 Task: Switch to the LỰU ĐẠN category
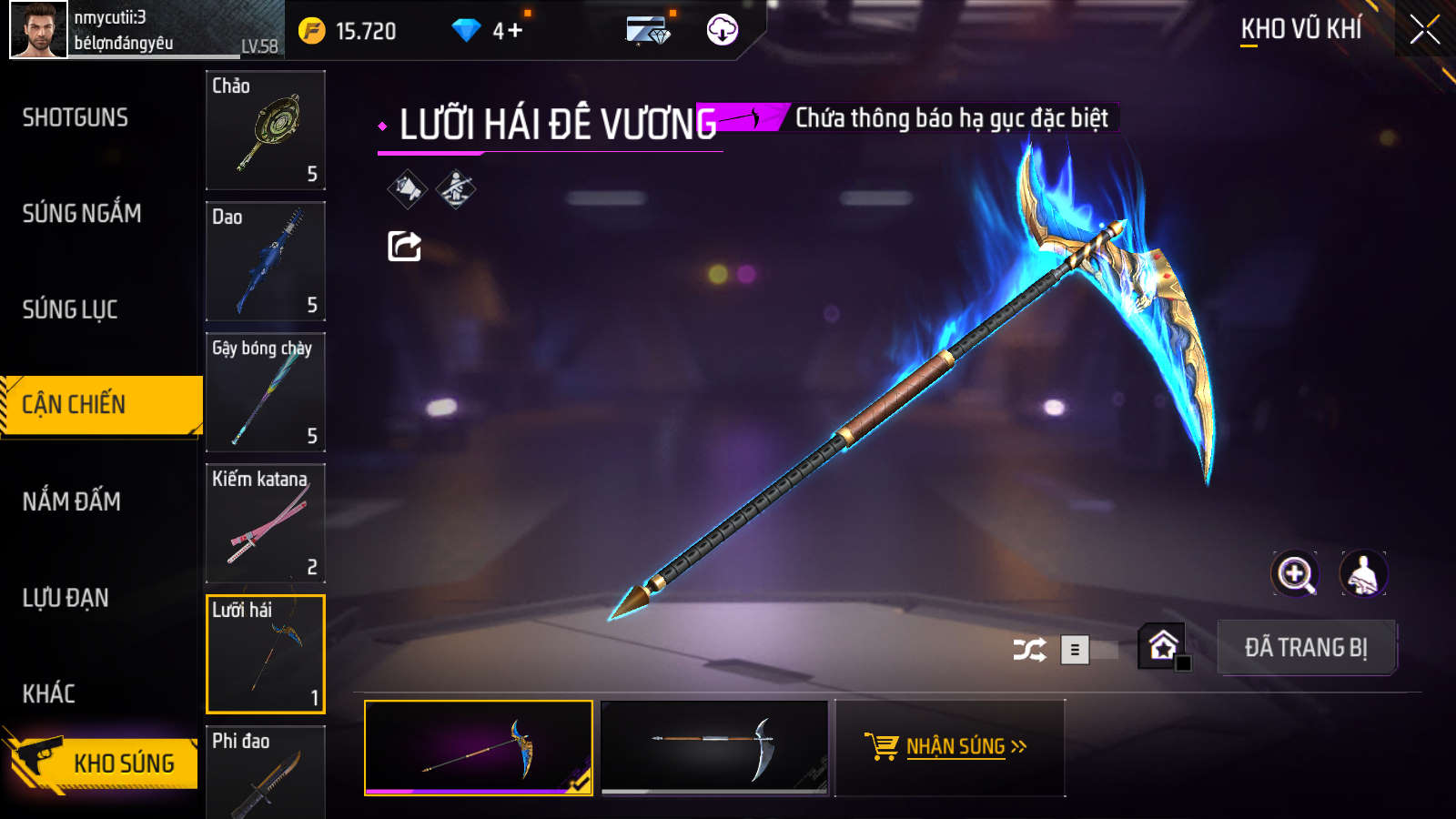coord(66,598)
